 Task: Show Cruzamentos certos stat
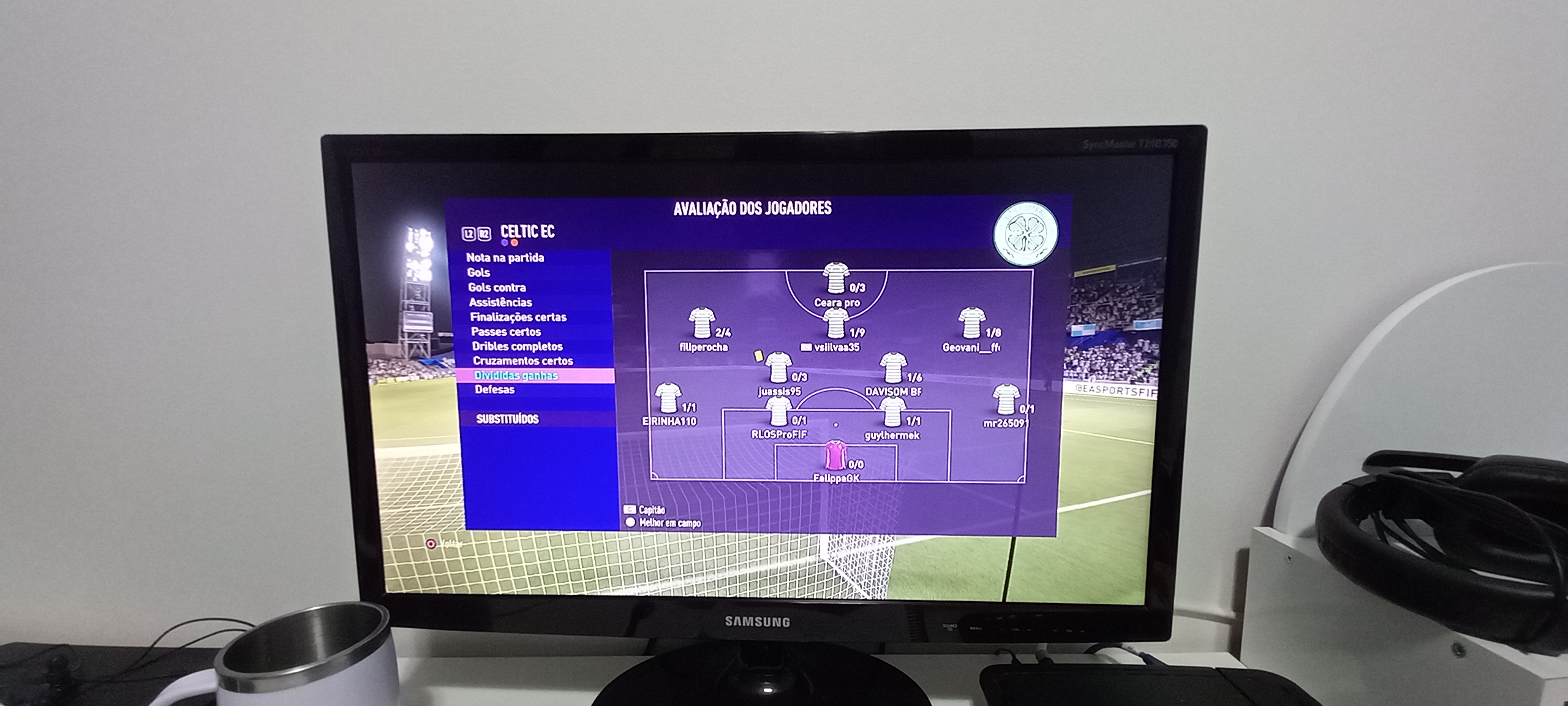tap(523, 361)
